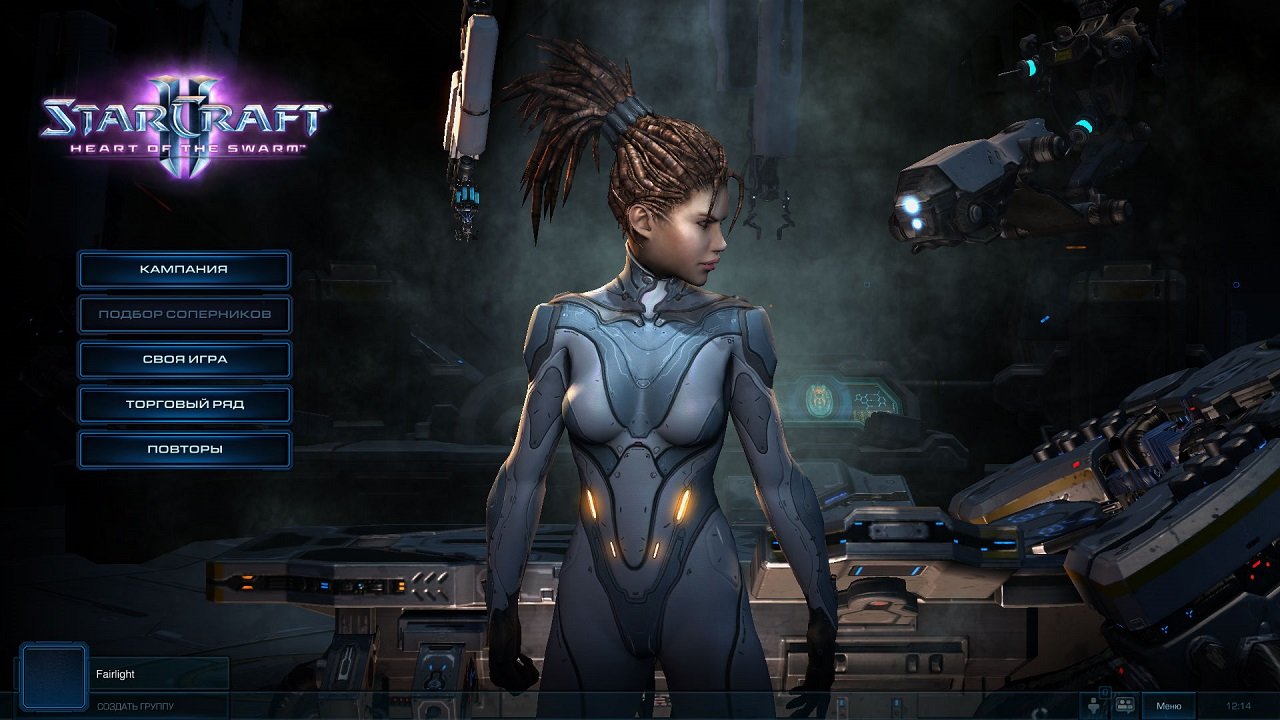Open chat via the speech bubble icon
The height and width of the screenshot is (720, 1280).
(x=1124, y=705)
